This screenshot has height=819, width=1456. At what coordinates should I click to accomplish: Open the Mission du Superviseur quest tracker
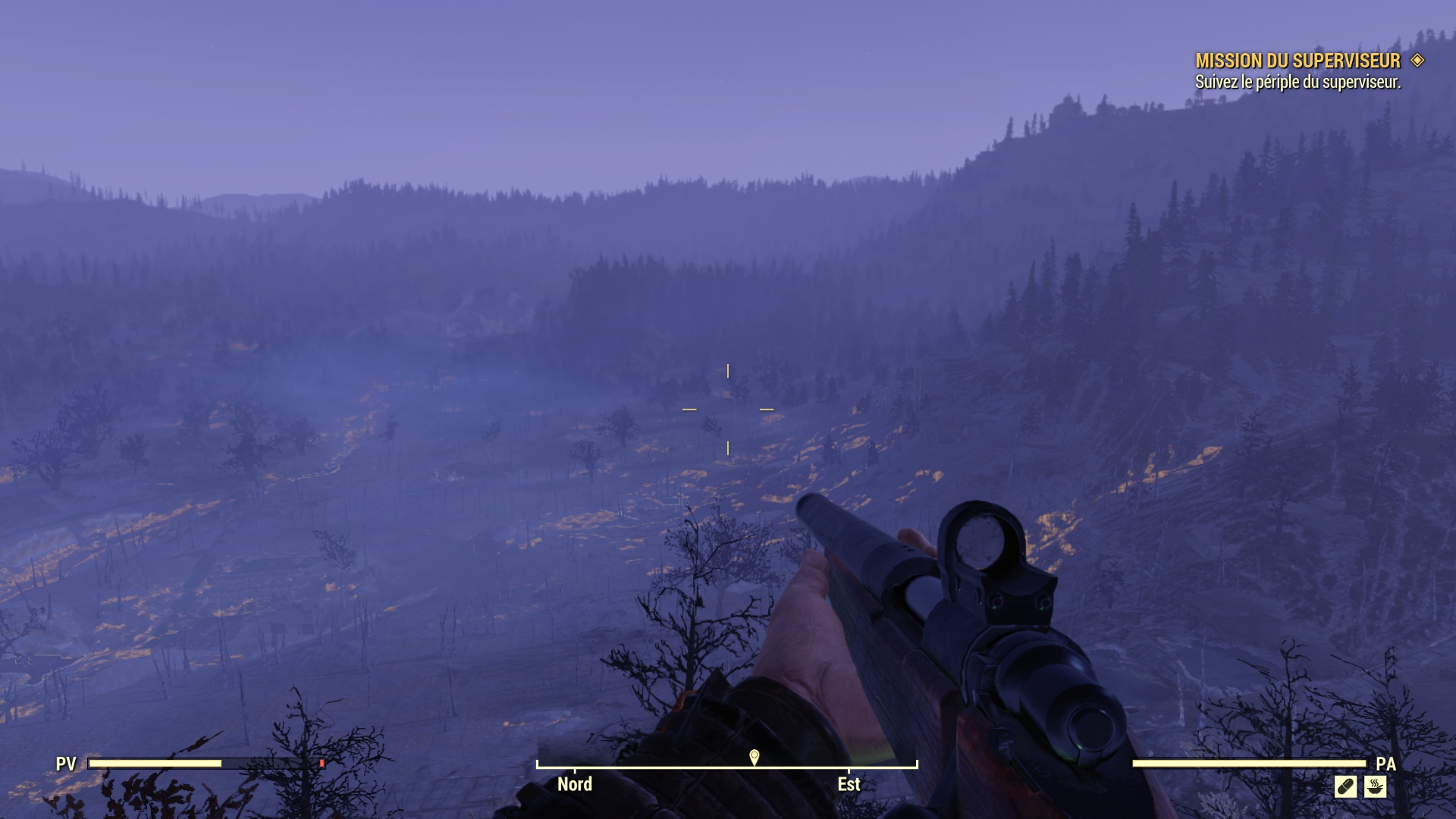point(1298,61)
